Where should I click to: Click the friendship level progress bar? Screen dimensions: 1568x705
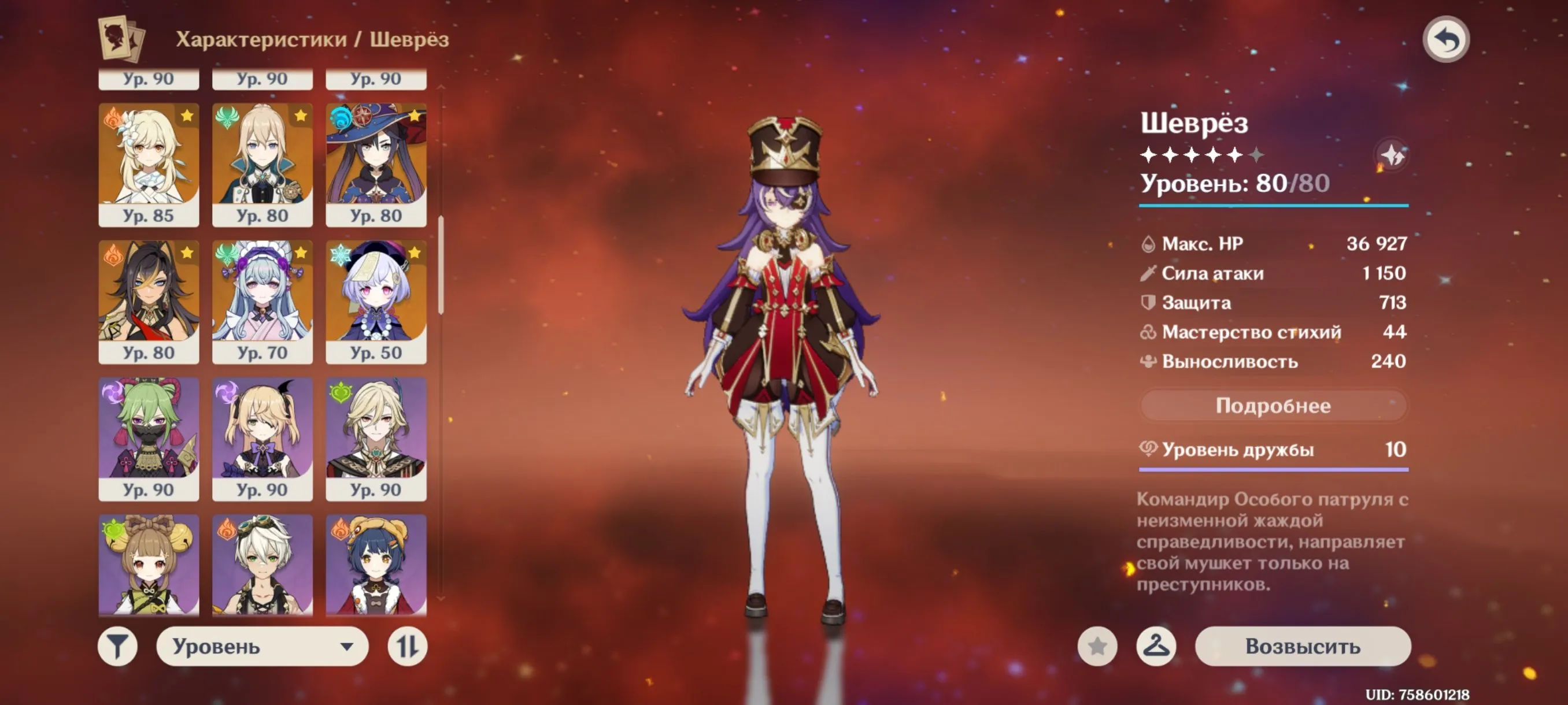(1272, 470)
